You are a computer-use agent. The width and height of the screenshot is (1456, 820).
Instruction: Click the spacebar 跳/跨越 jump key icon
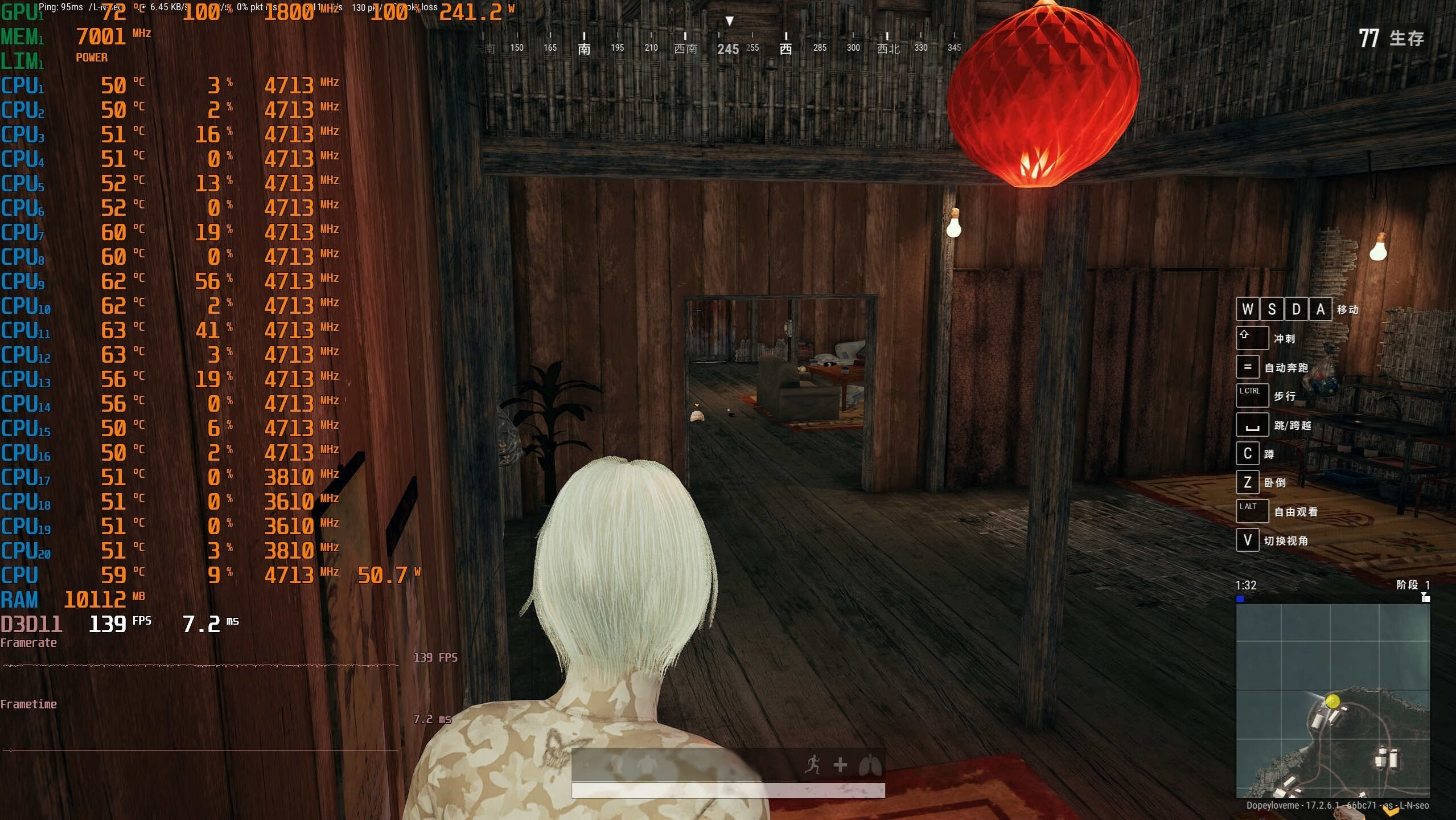(1253, 424)
